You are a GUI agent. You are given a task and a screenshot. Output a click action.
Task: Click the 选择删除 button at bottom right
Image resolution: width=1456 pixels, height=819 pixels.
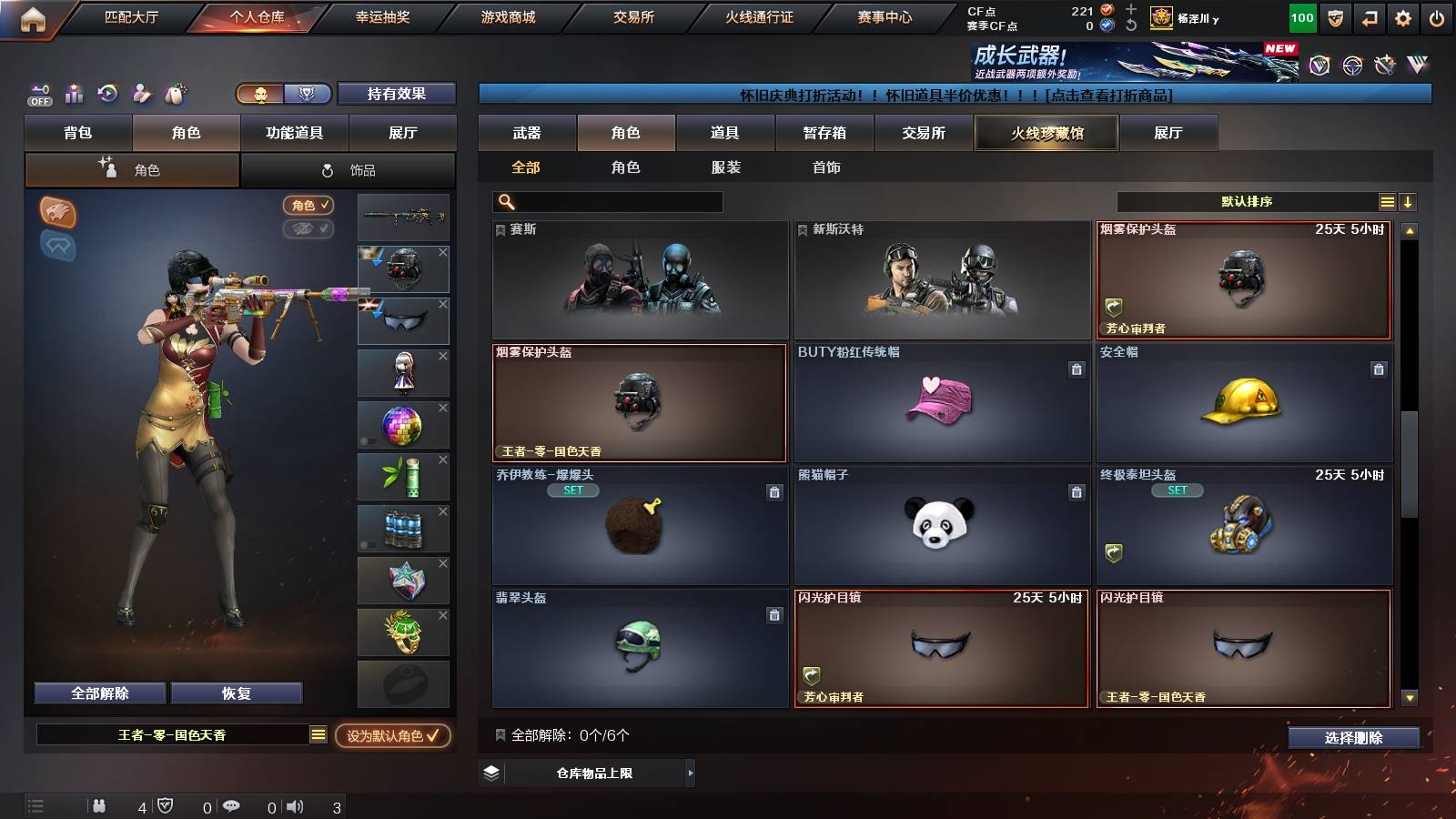pyautogui.click(x=1354, y=738)
